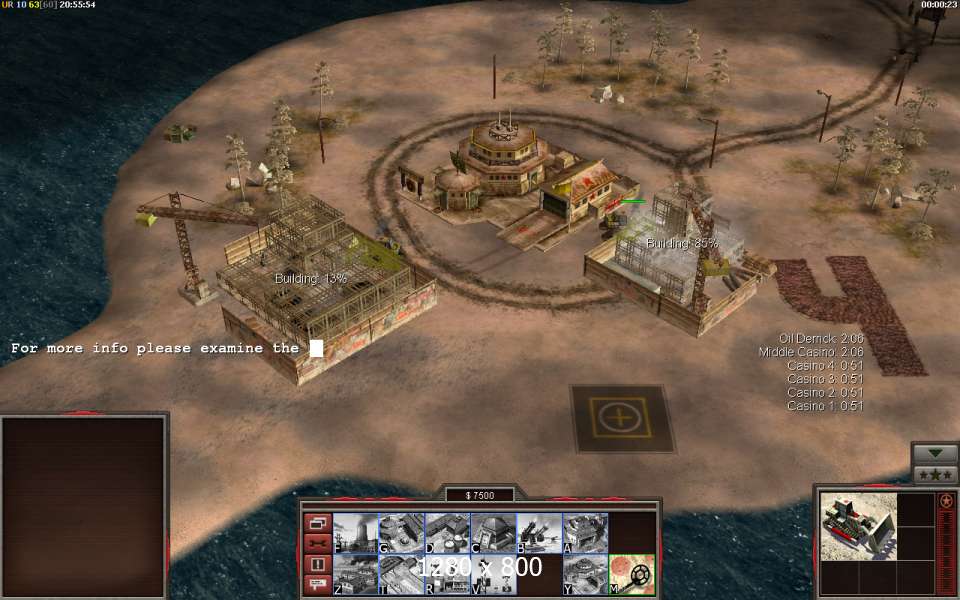The image size is (960, 600).
Task: Choose the Command Center icon marked Y
Action: (585, 574)
